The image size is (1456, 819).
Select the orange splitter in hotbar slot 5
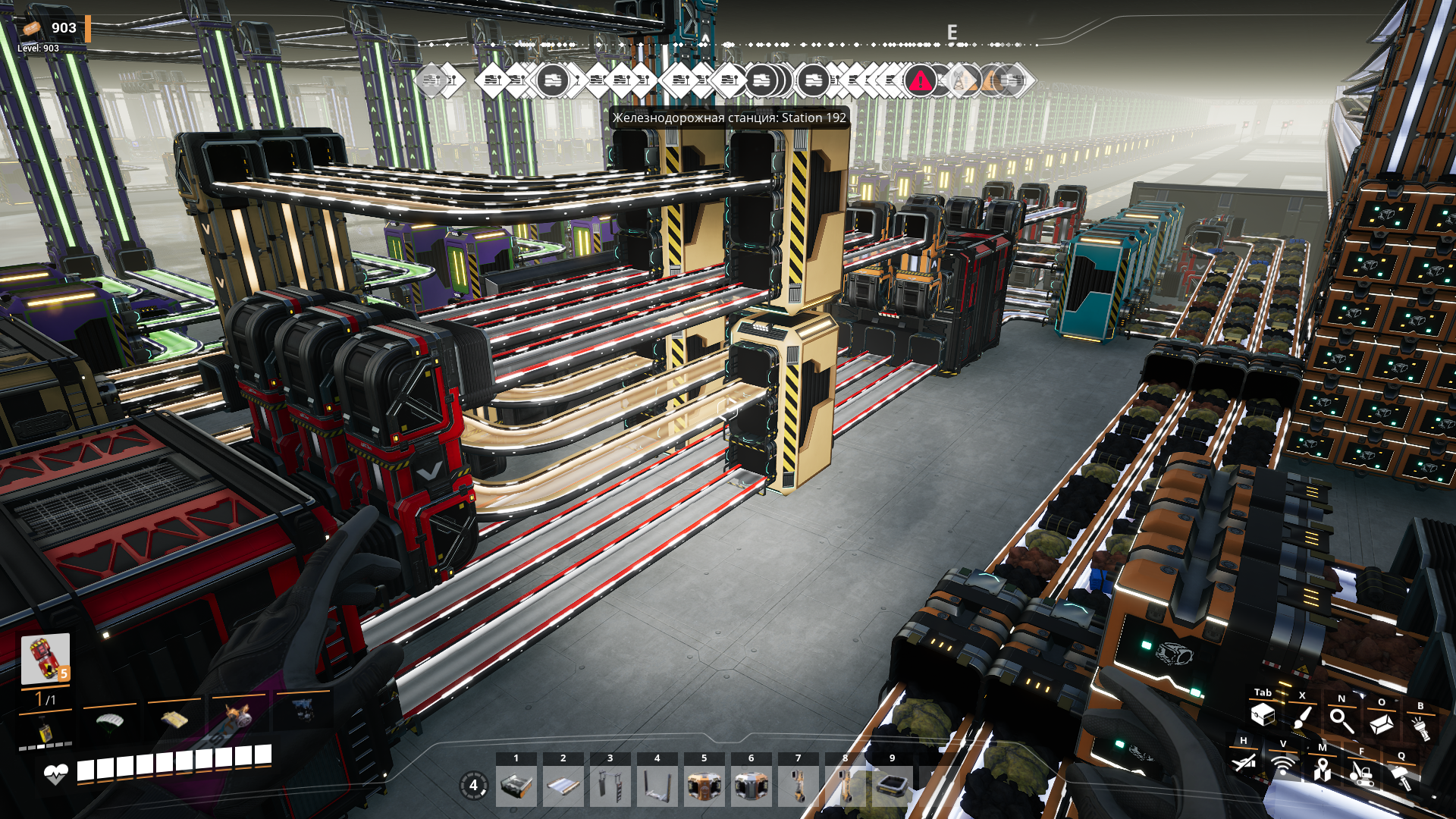click(x=704, y=786)
